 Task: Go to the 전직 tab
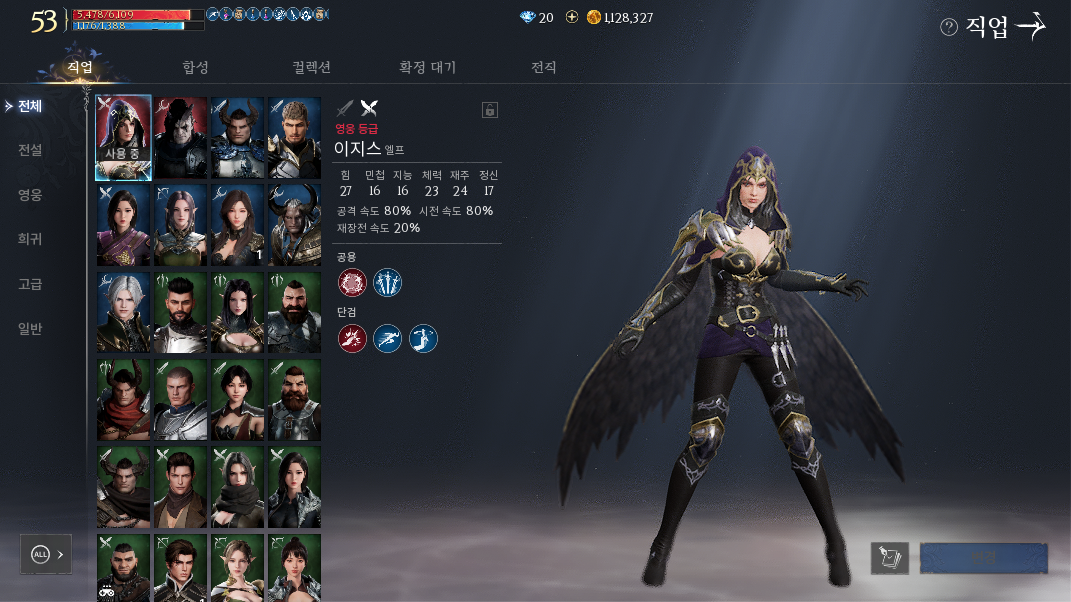pos(543,67)
